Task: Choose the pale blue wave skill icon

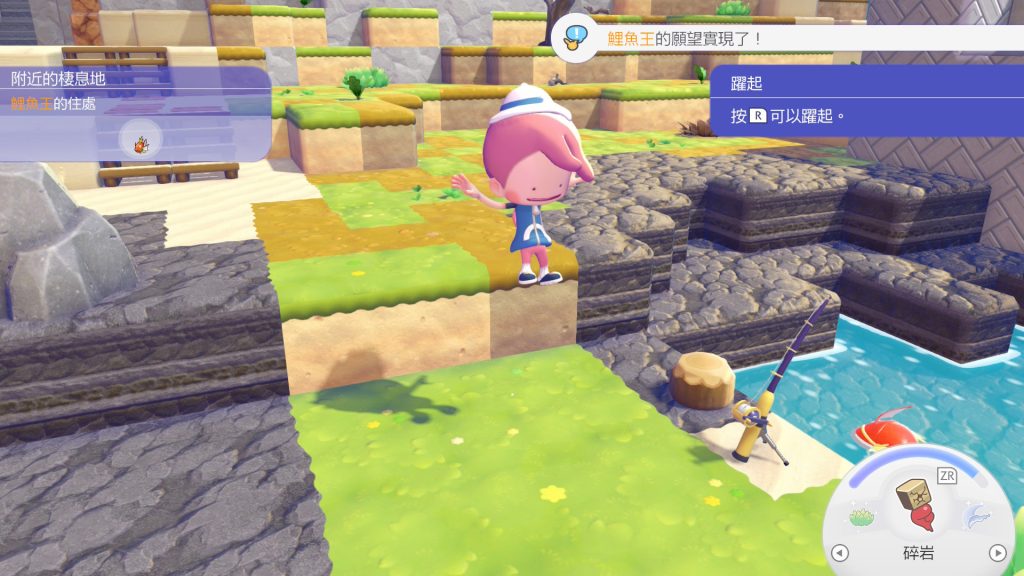Action: click(973, 516)
